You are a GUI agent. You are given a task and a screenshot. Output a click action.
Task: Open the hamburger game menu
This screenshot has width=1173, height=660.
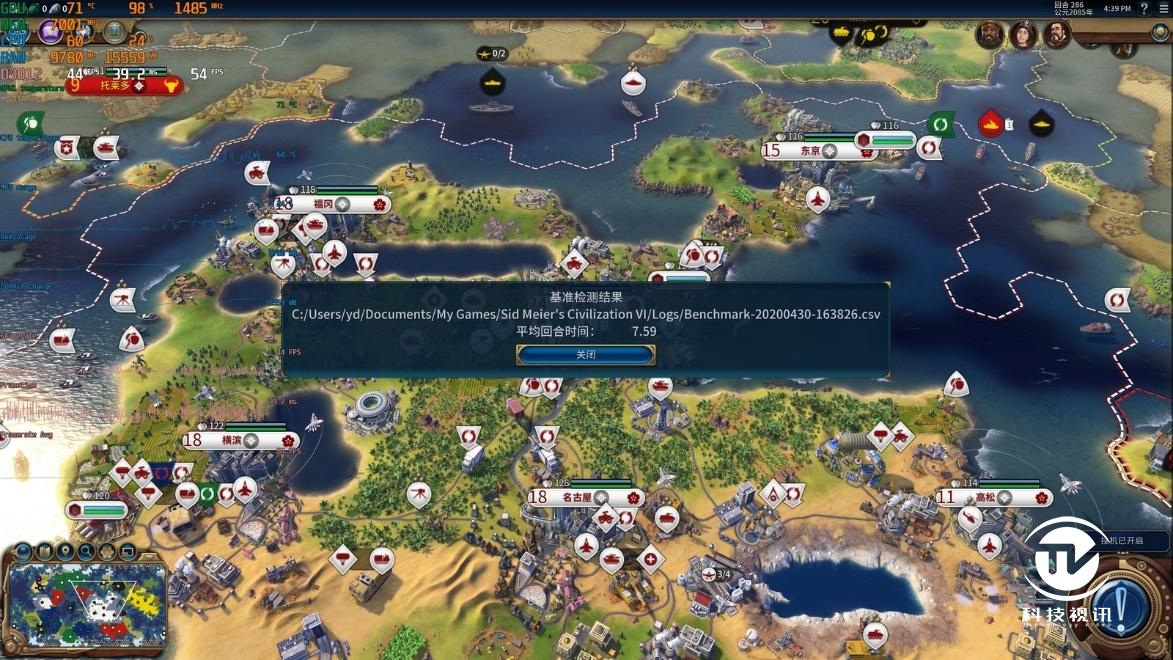[1163, 9]
